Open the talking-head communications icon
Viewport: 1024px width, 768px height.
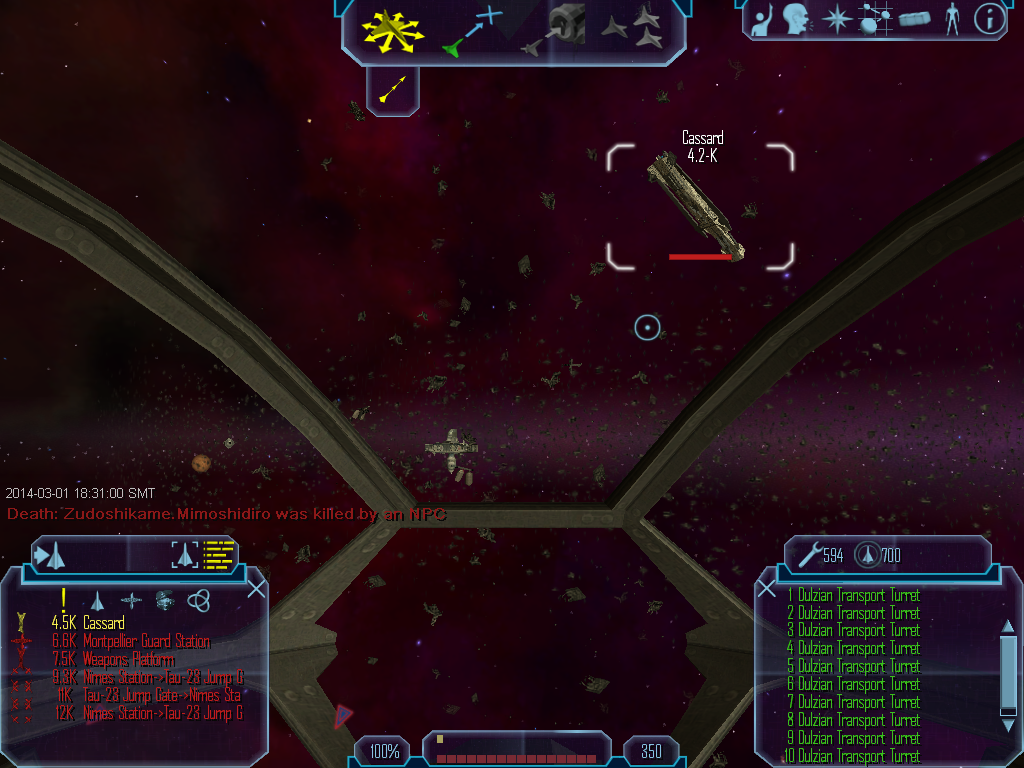[x=797, y=18]
